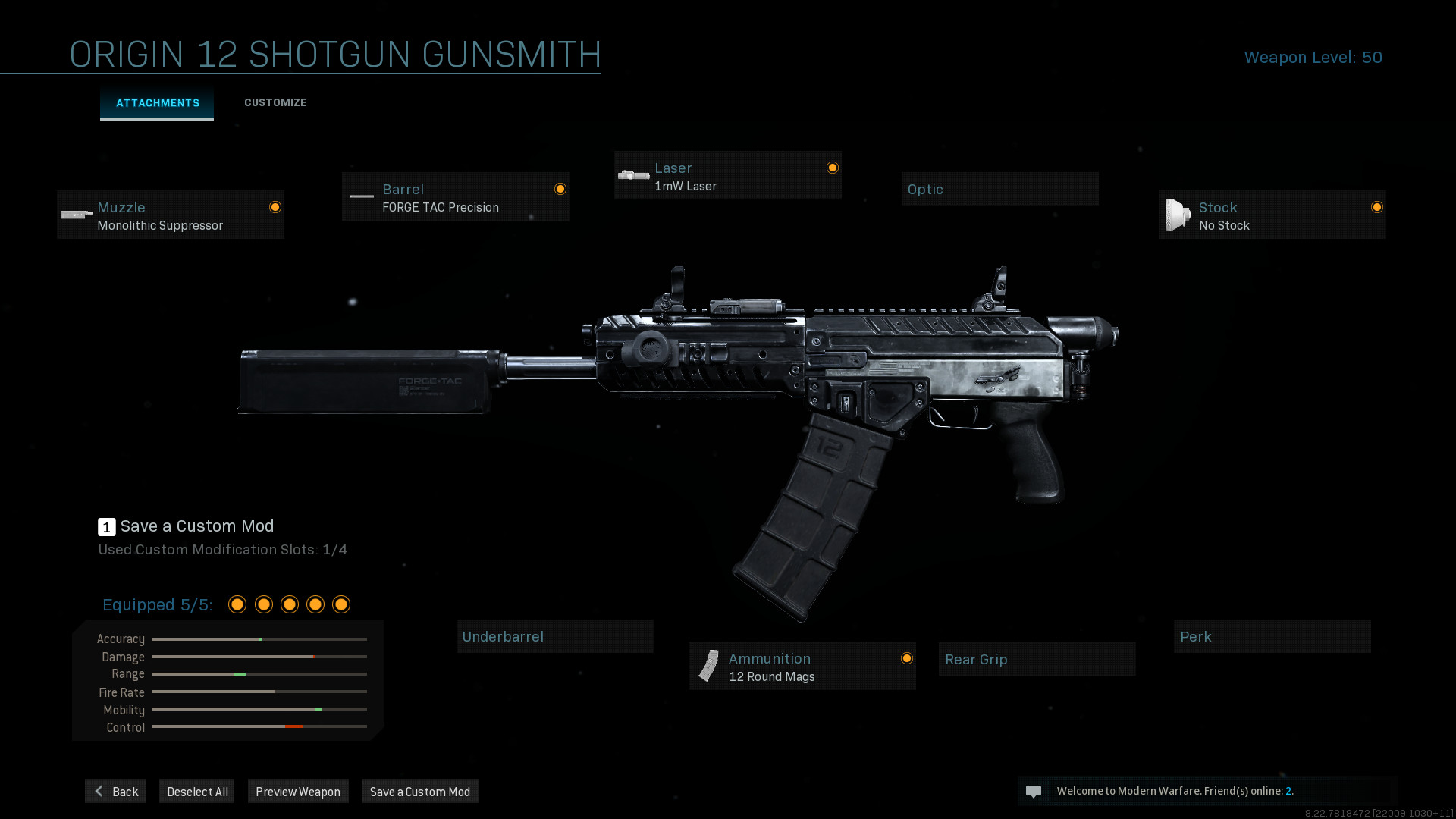This screenshot has width=1456, height=819.
Task: Select the Ammunition 12 Round Mags slot
Action: [802, 667]
